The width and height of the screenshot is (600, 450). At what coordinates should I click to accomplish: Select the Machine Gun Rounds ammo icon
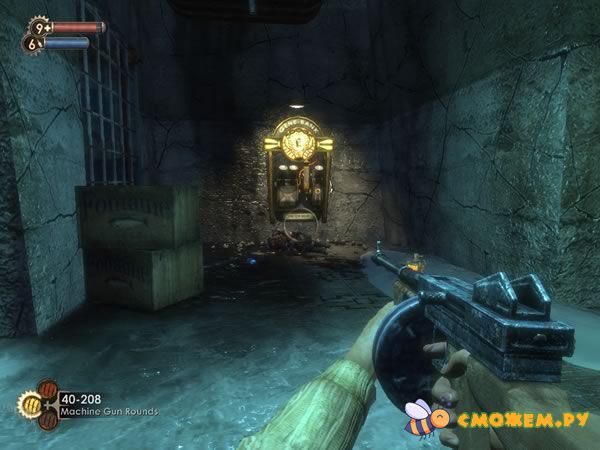coord(29,404)
